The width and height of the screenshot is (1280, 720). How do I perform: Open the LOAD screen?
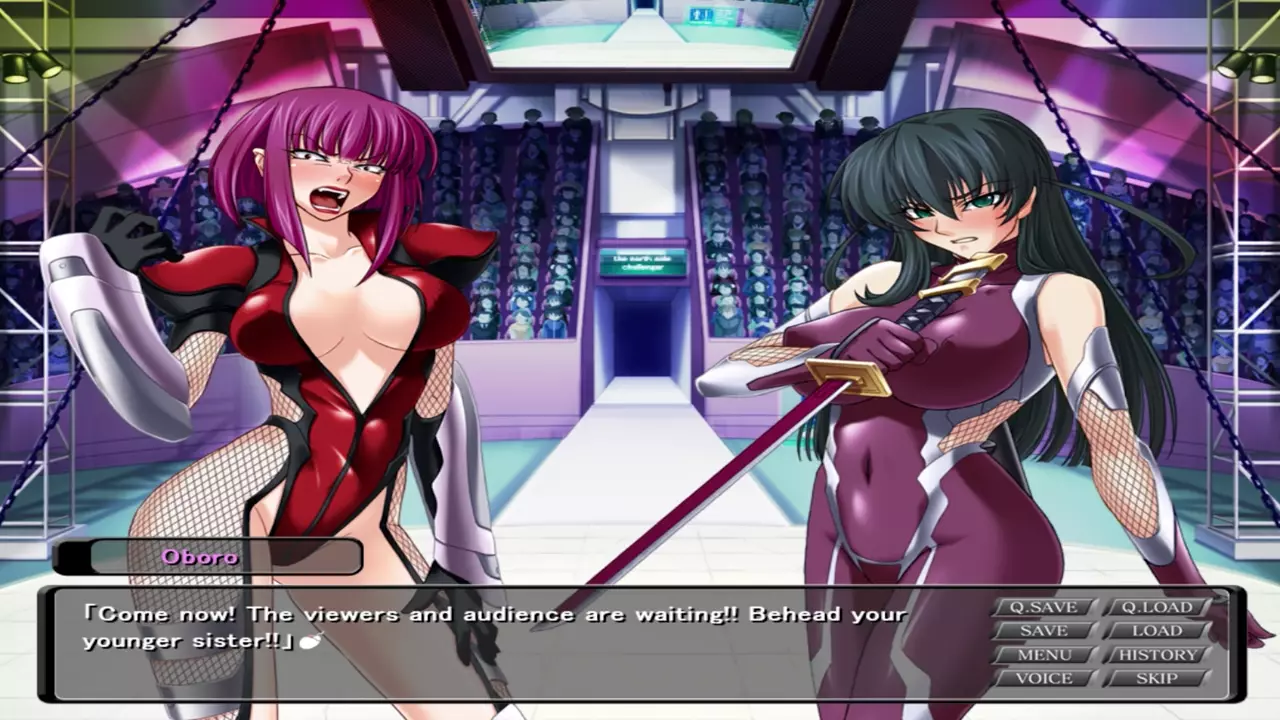[1157, 631]
